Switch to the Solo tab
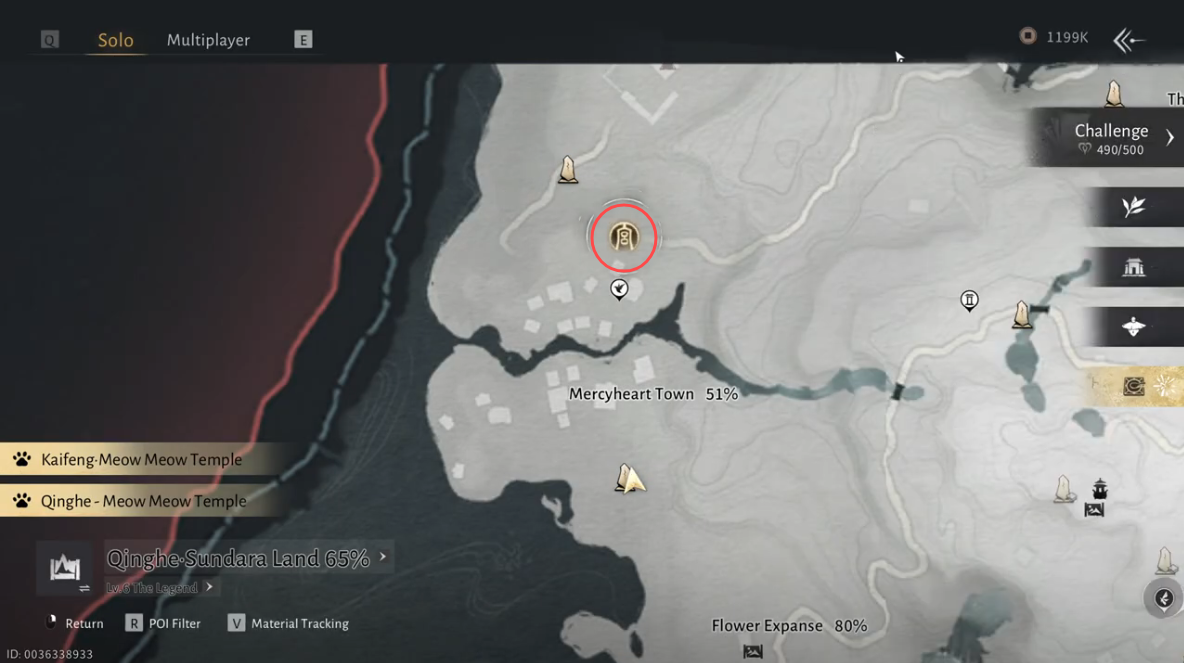Image resolution: width=1184 pixels, height=663 pixels. point(115,40)
